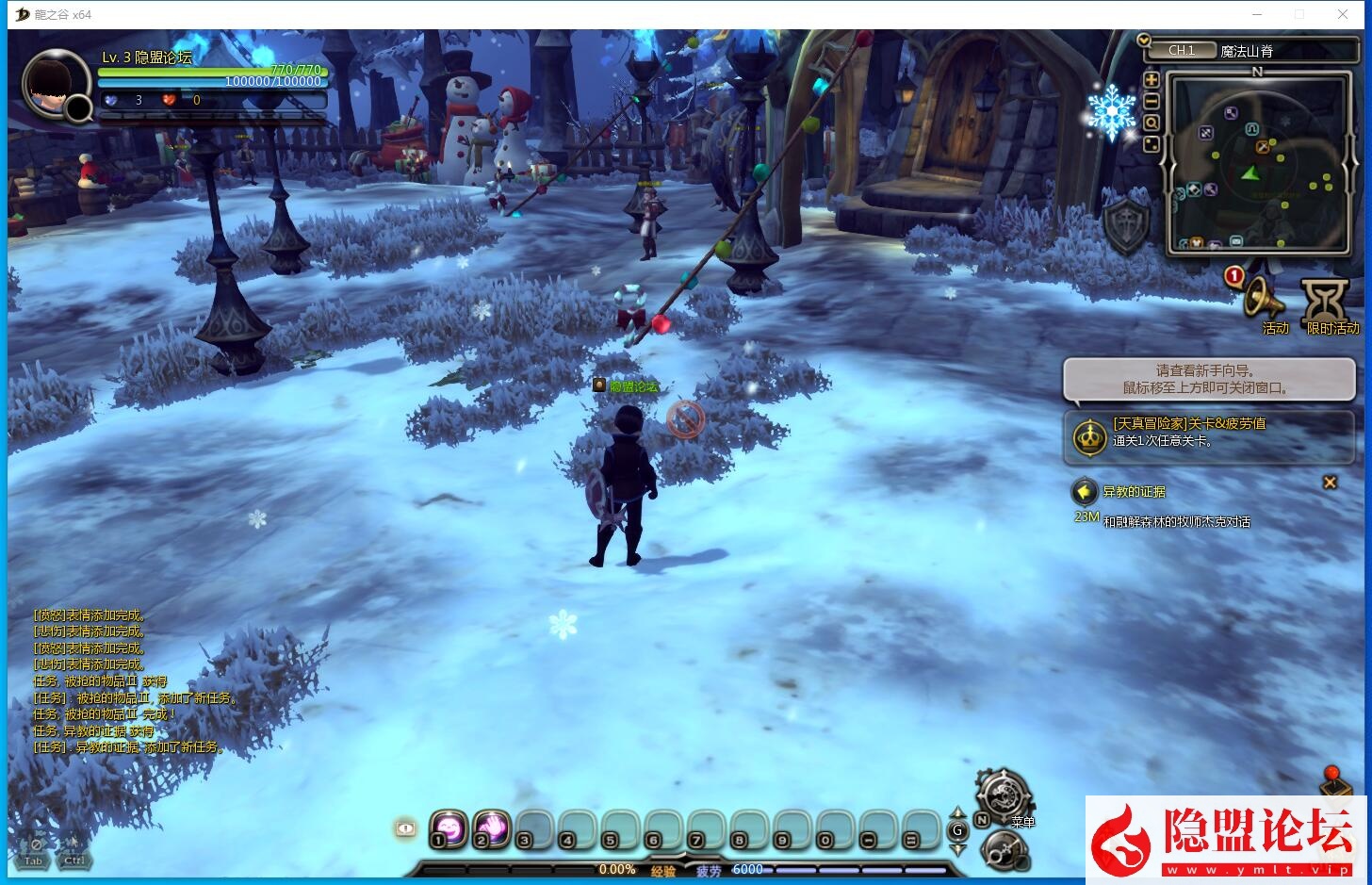Open the CH.1 channel selector

(x=1182, y=51)
